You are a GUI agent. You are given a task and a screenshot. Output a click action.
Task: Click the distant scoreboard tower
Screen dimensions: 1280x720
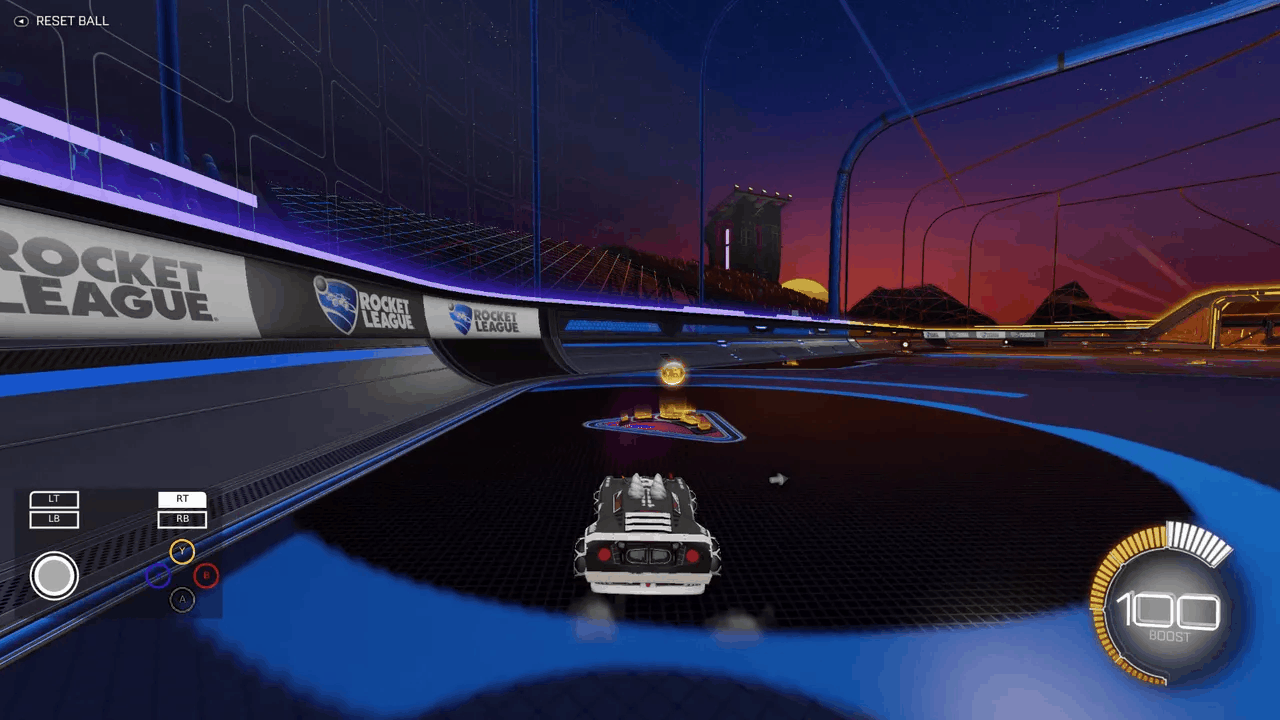[749, 230]
